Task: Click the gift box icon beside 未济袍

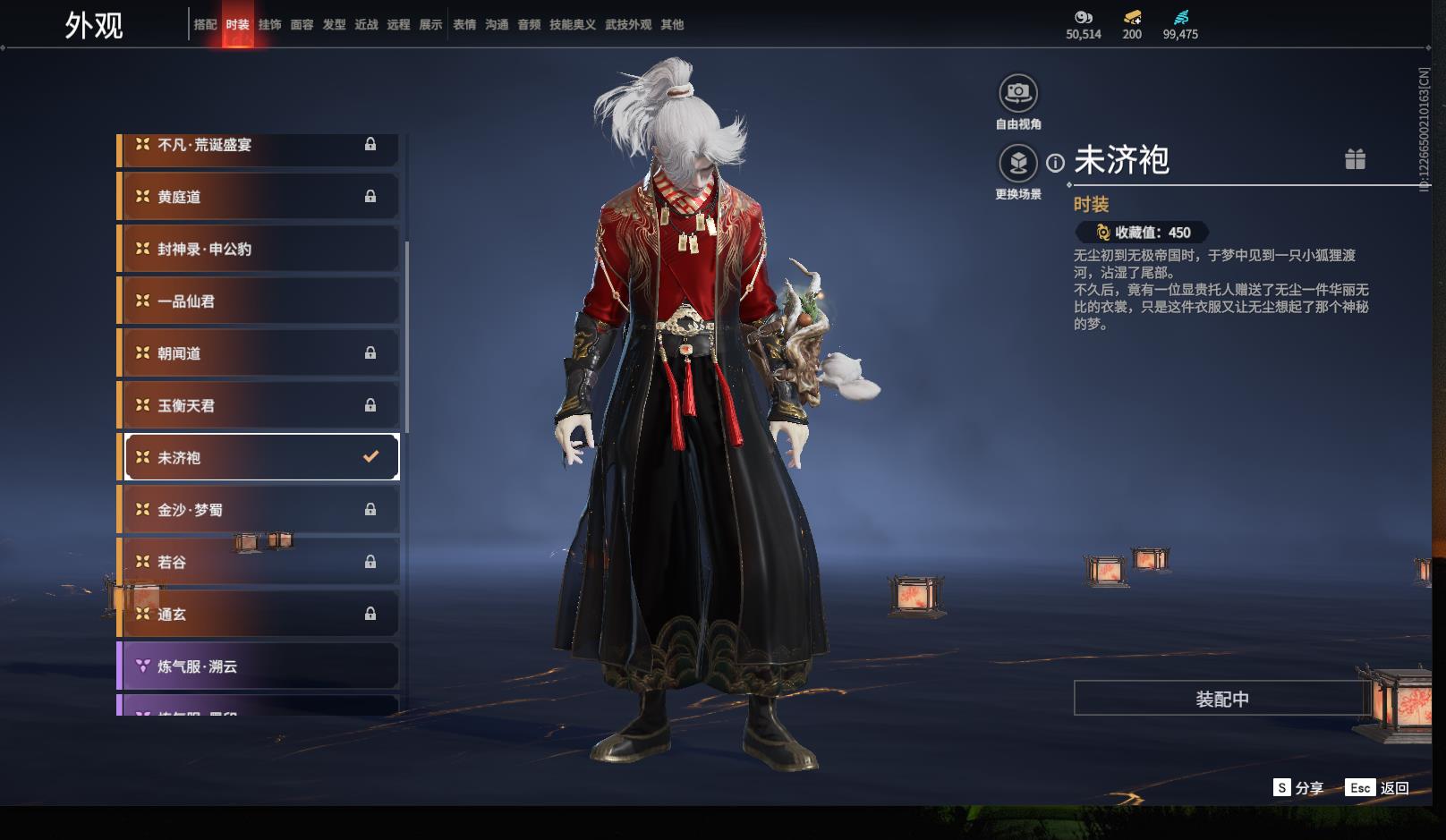Action: pyautogui.click(x=1355, y=159)
